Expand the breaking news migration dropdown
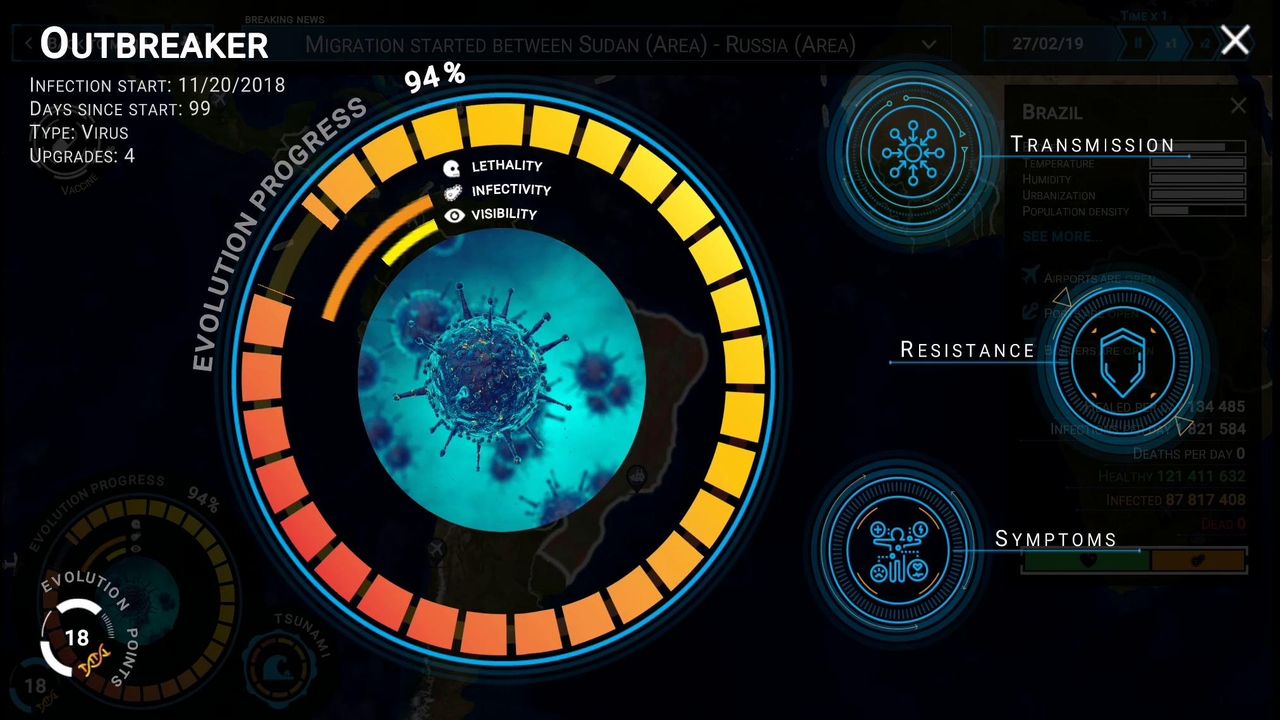The height and width of the screenshot is (720, 1280). pos(929,44)
